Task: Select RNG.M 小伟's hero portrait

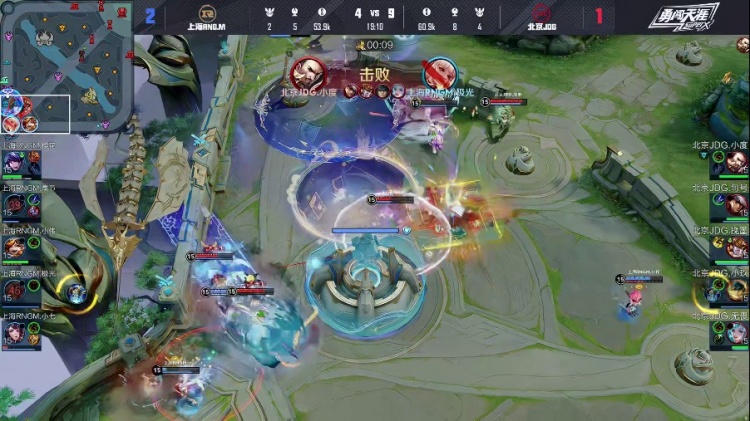Action: coord(16,247)
